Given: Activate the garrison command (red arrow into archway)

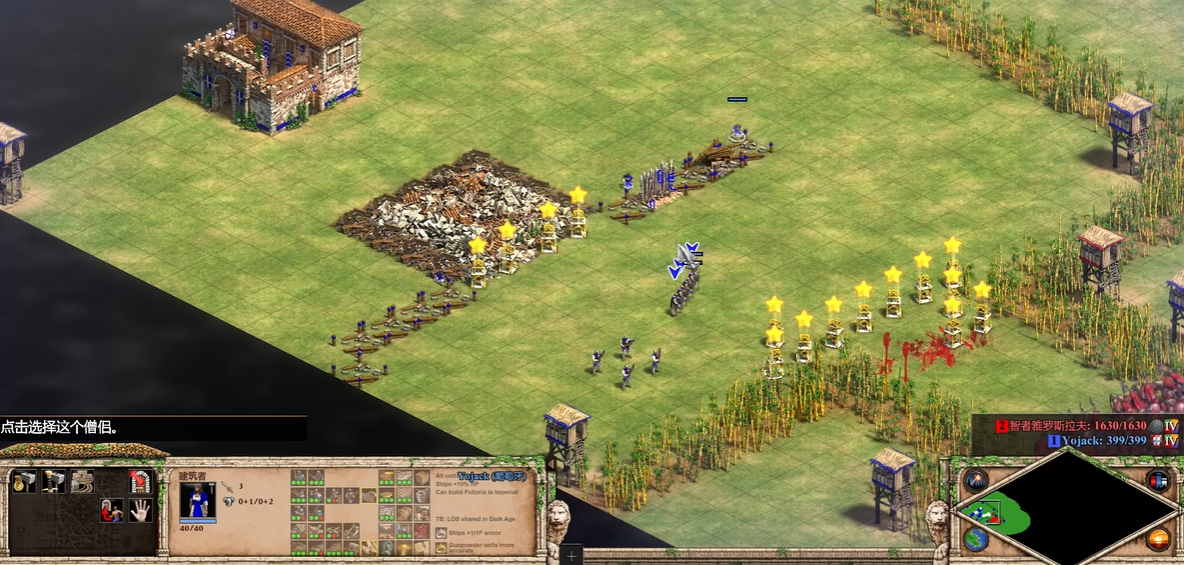Looking at the screenshot, I should tap(140, 481).
